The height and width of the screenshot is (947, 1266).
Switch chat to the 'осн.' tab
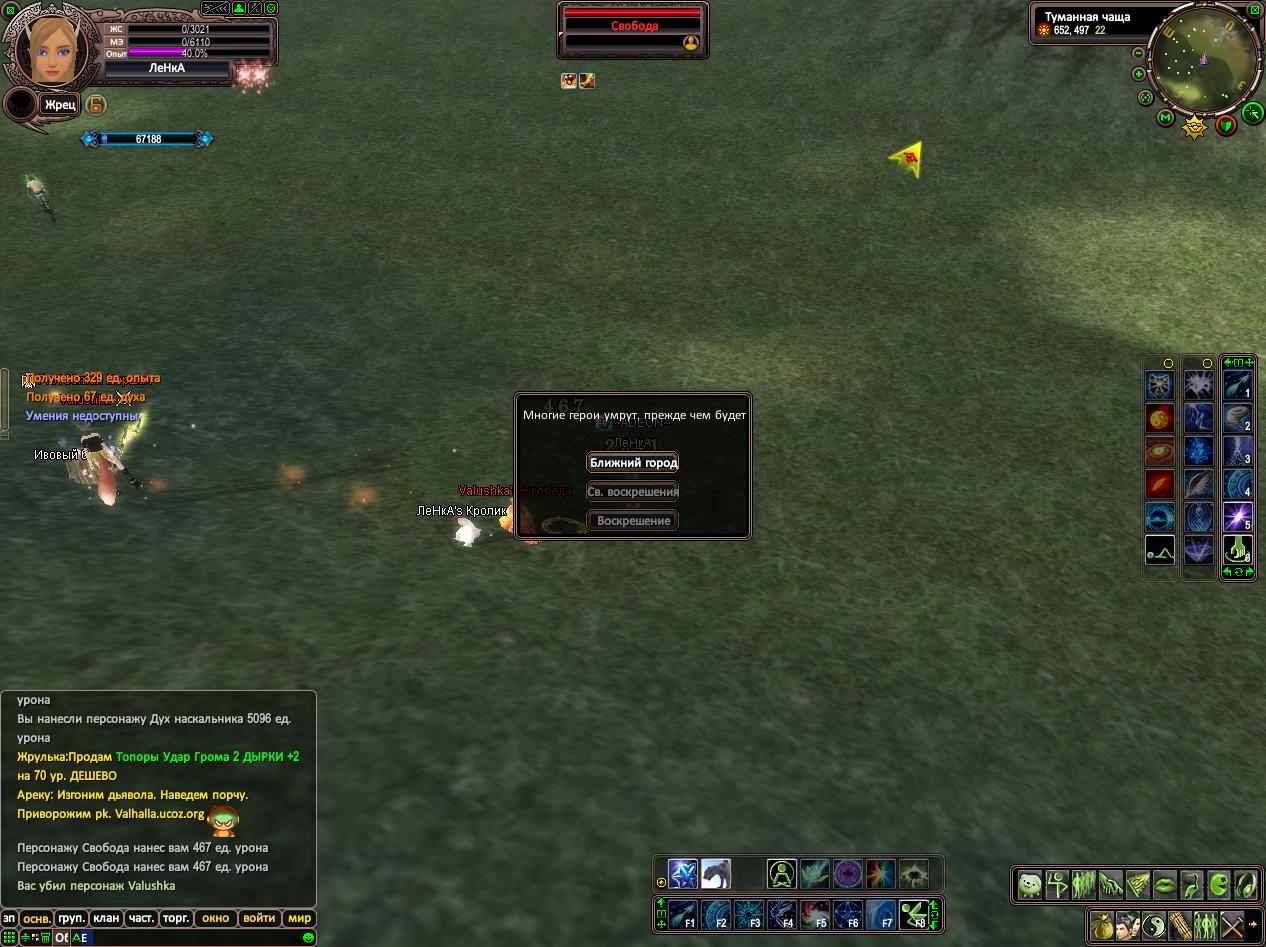point(37,918)
